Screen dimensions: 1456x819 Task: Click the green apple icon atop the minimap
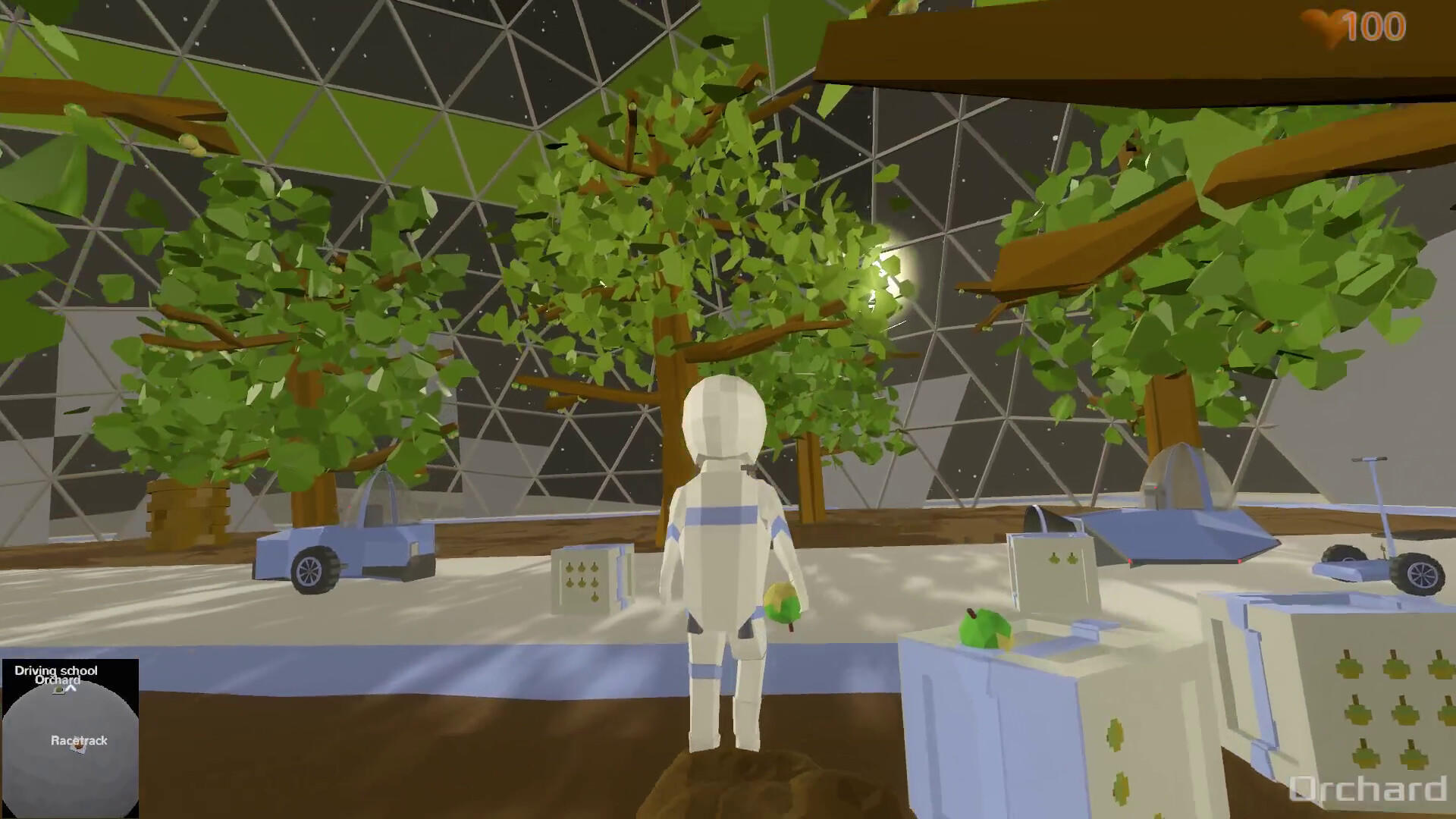(x=58, y=690)
